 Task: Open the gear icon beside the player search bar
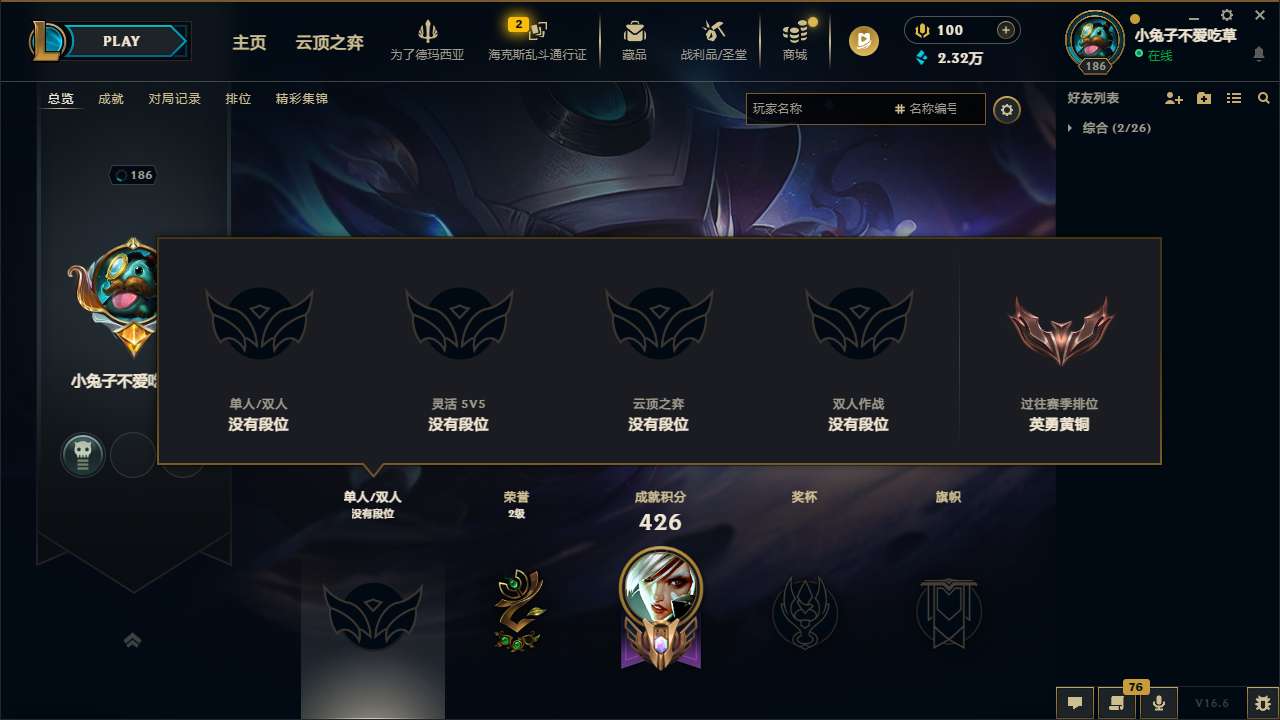(x=1007, y=110)
